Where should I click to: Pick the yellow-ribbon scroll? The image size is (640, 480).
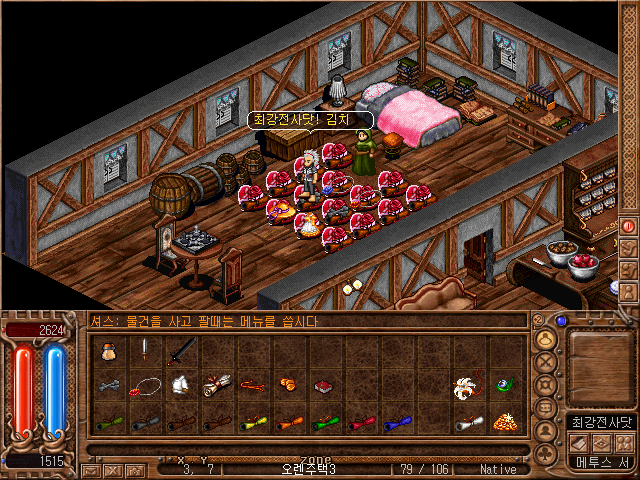[x=252, y=422]
